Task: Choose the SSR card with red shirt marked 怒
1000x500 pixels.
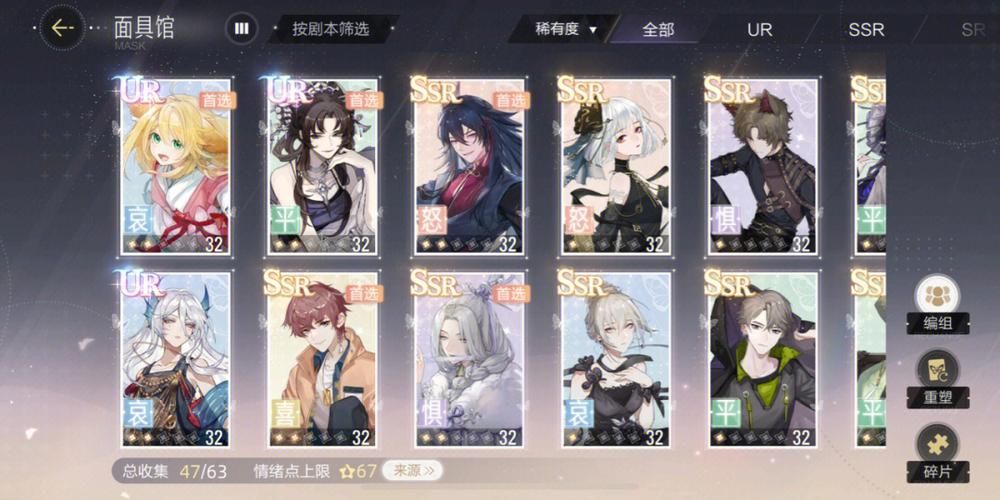Action: tap(469, 166)
